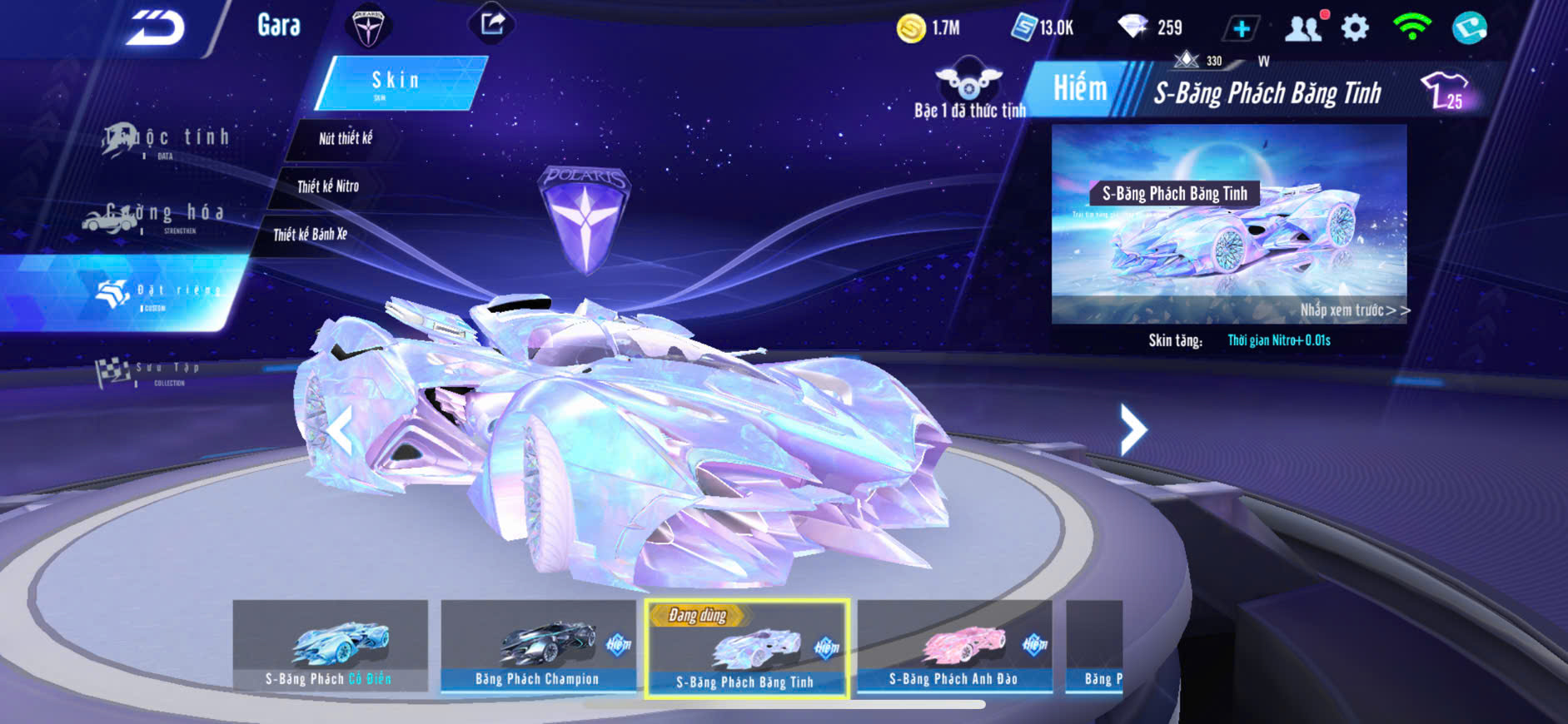Choose the Băng Phách Champion skin
1568x724 pixels.
pyautogui.click(x=538, y=645)
